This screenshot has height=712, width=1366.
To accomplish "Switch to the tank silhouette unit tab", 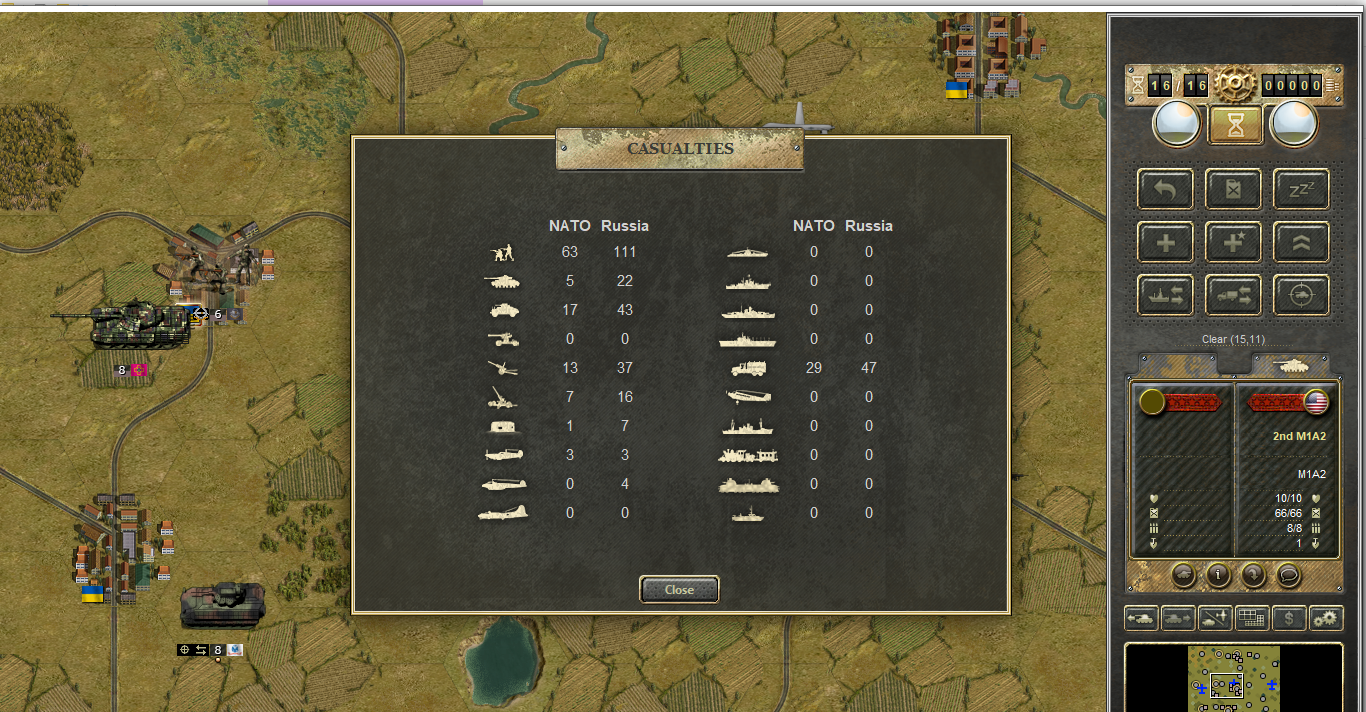I will pyautogui.click(x=1290, y=365).
